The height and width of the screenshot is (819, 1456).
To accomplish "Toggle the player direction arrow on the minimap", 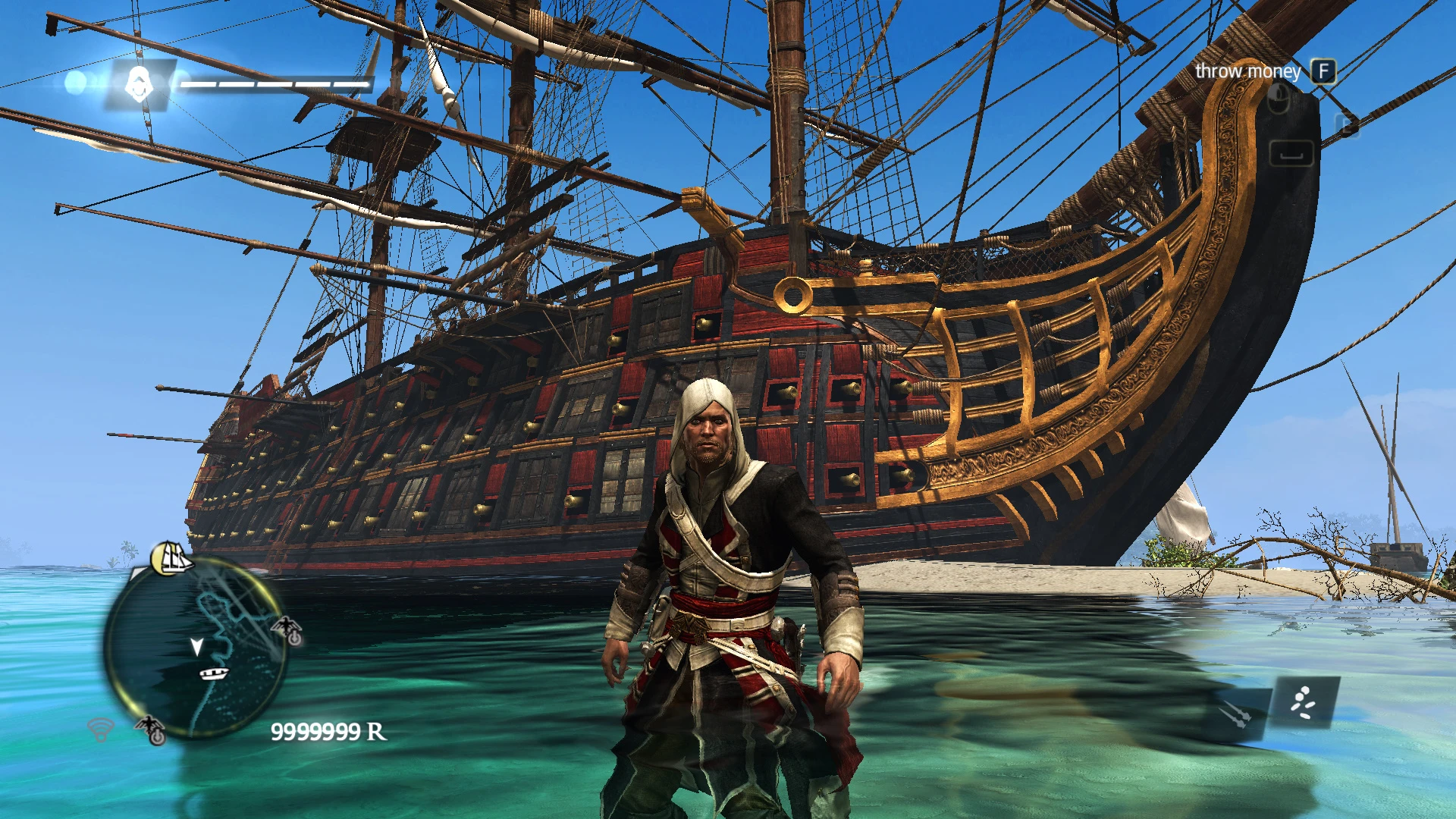I will click(197, 645).
